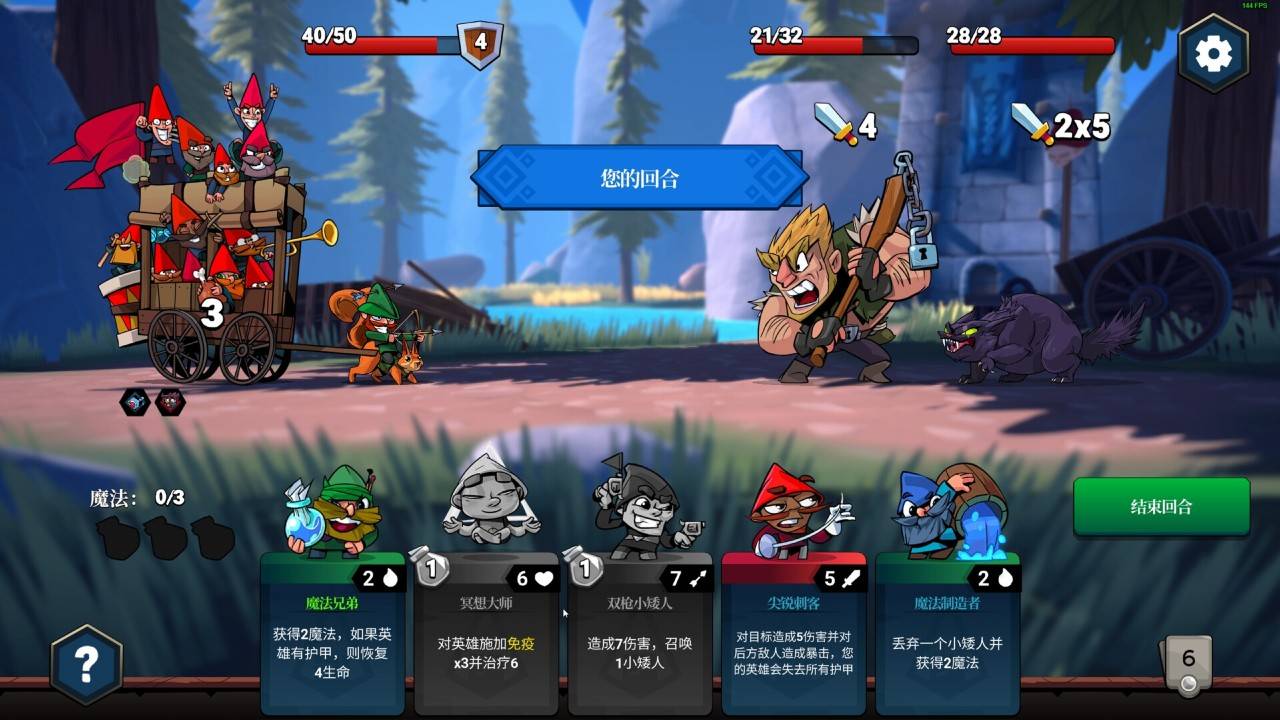This screenshot has width=1280, height=720.
Task: Open the gear settings menu
Action: [x=1212, y=54]
